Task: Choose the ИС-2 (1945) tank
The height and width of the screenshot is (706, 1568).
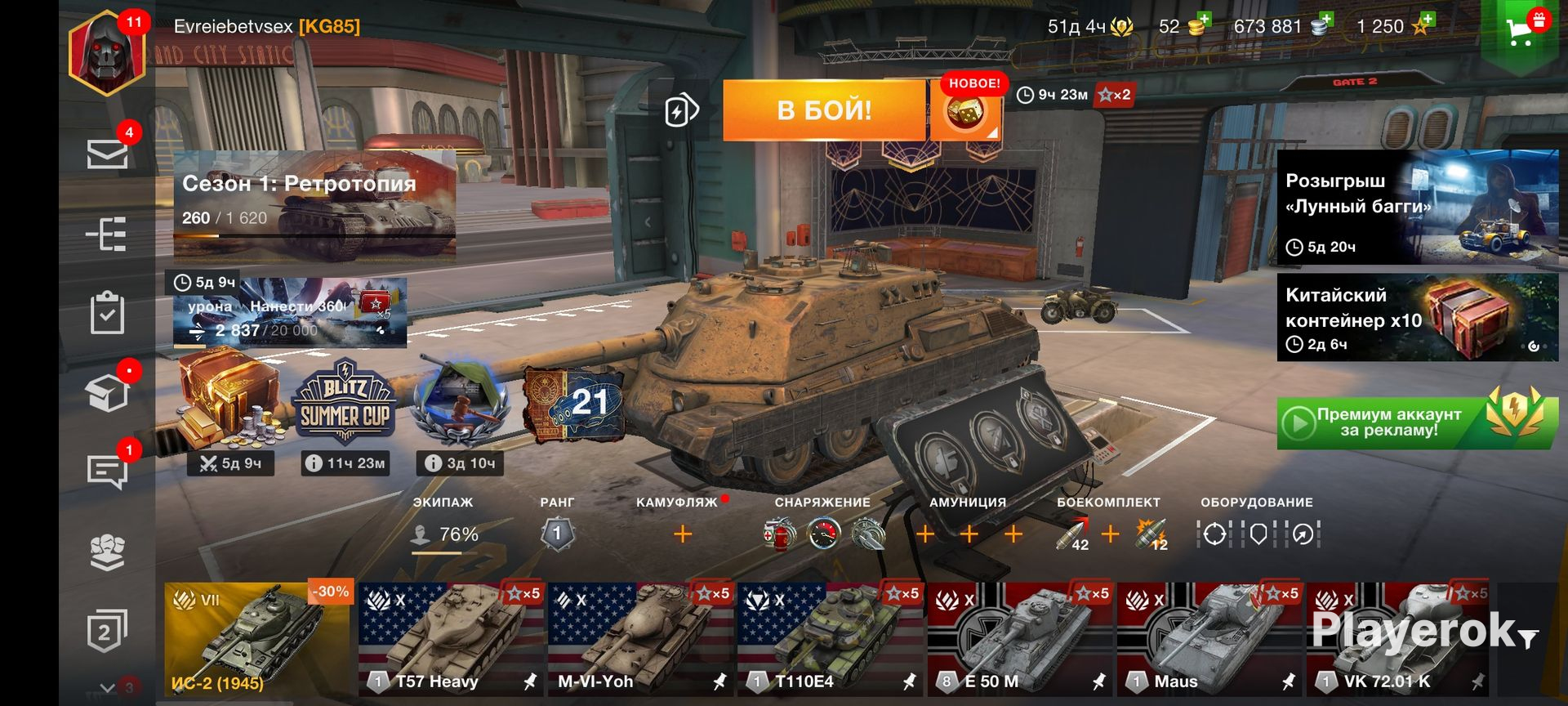Action: click(x=258, y=638)
